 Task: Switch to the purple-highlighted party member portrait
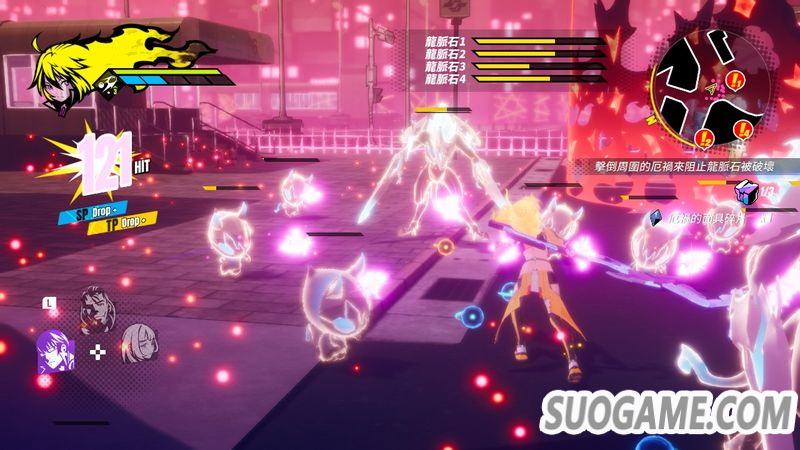pyautogui.click(x=50, y=351)
